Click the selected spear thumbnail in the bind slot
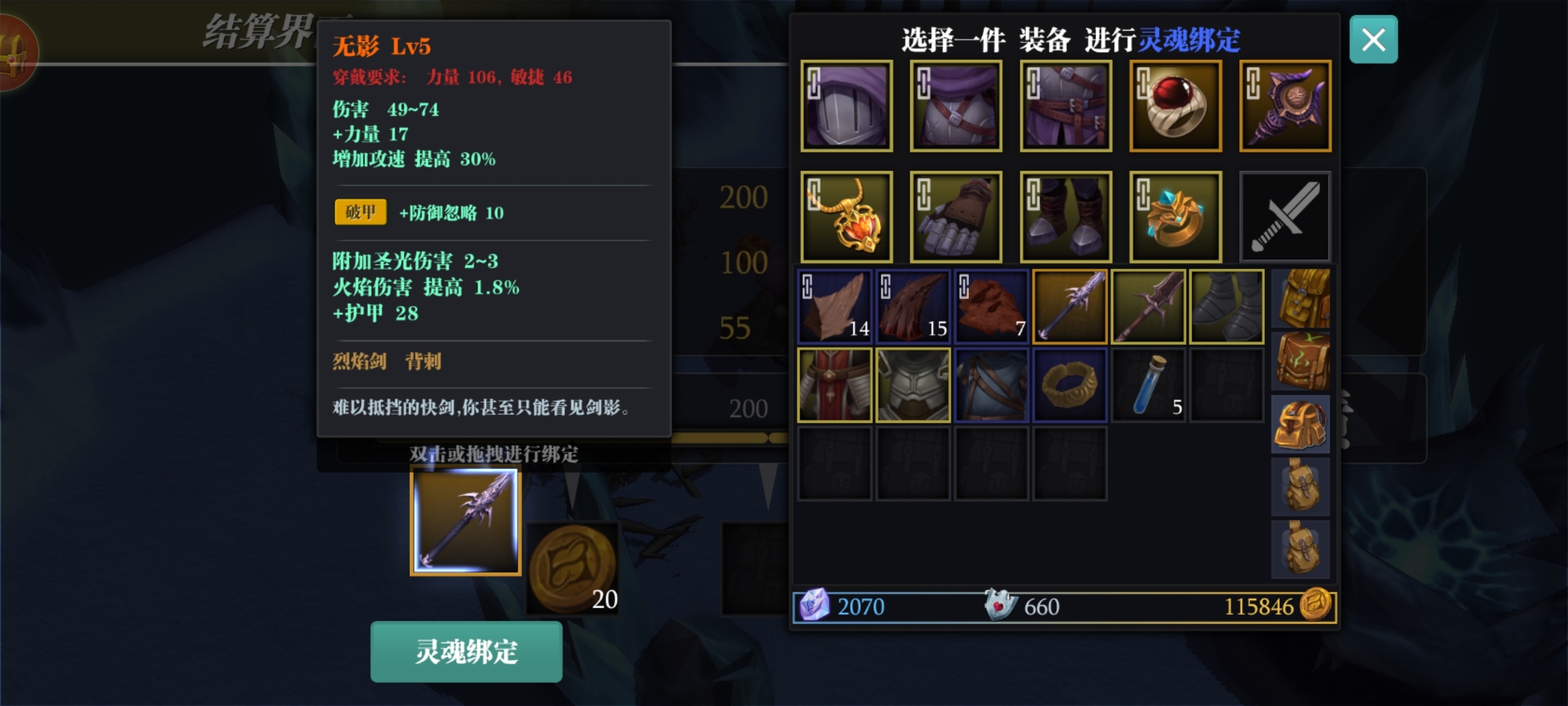Screen dimensions: 1568x706 (465, 521)
